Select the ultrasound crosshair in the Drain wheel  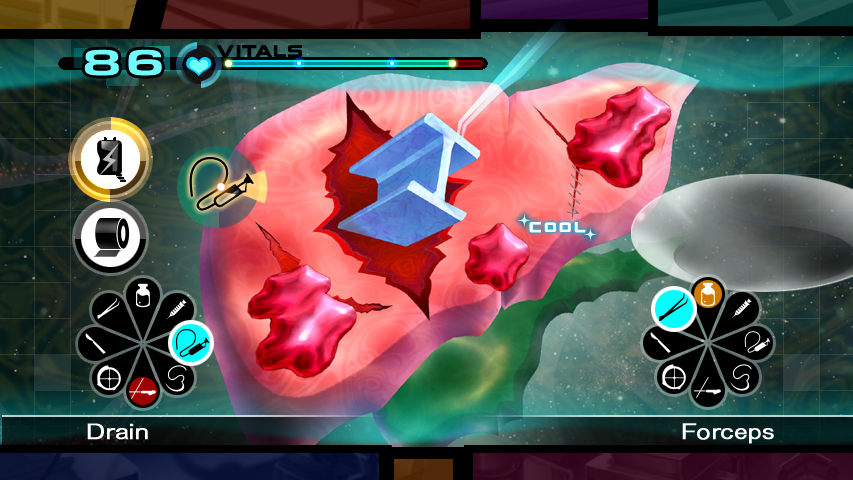(x=111, y=377)
